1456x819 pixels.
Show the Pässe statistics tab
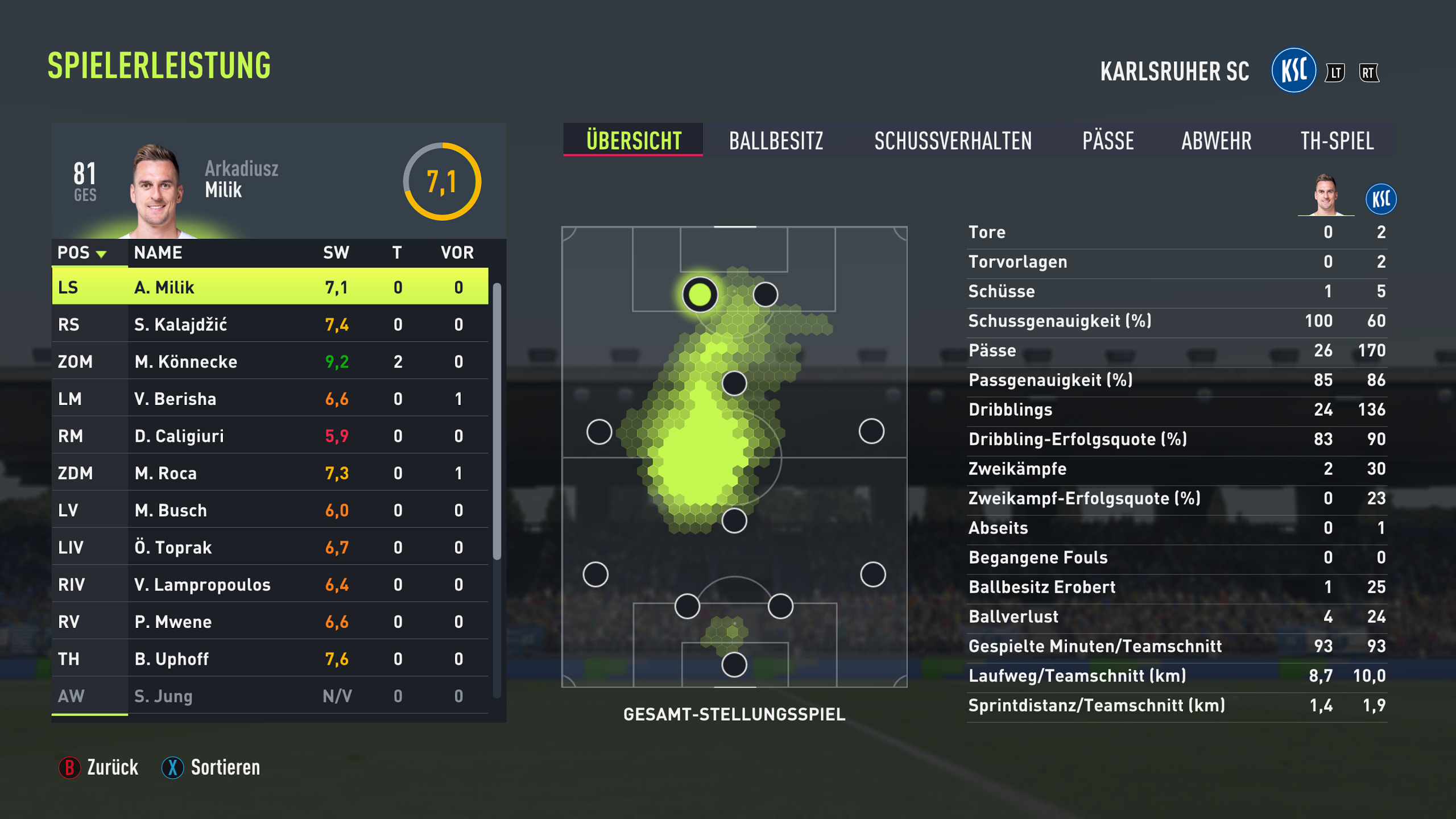(x=1108, y=140)
